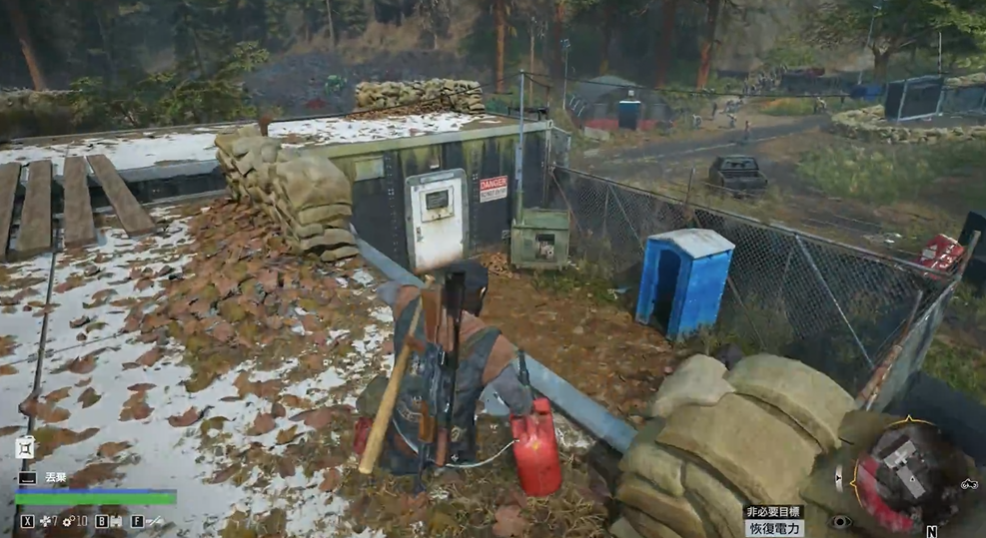
Task: Click the eye visibility indicator icon
Action: click(842, 522)
